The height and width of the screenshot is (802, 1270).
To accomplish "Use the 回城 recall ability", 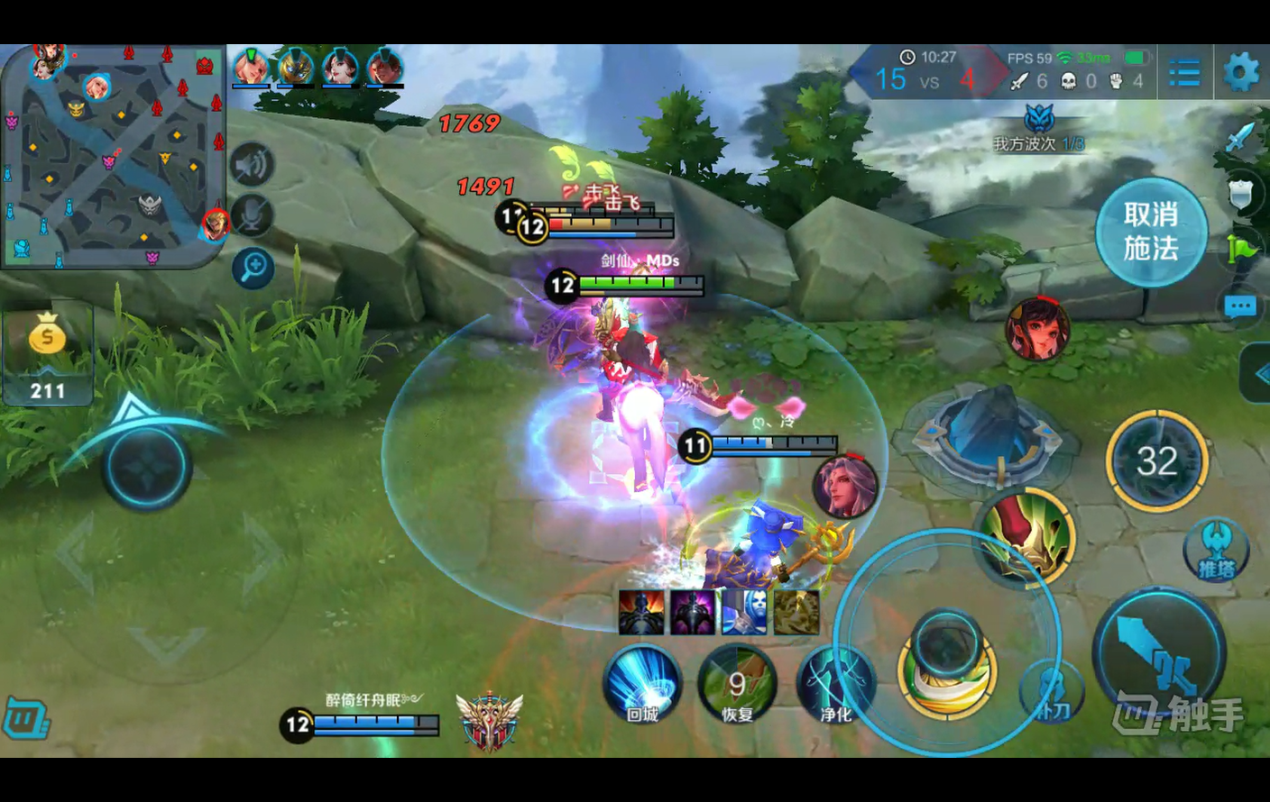I will click(642, 685).
